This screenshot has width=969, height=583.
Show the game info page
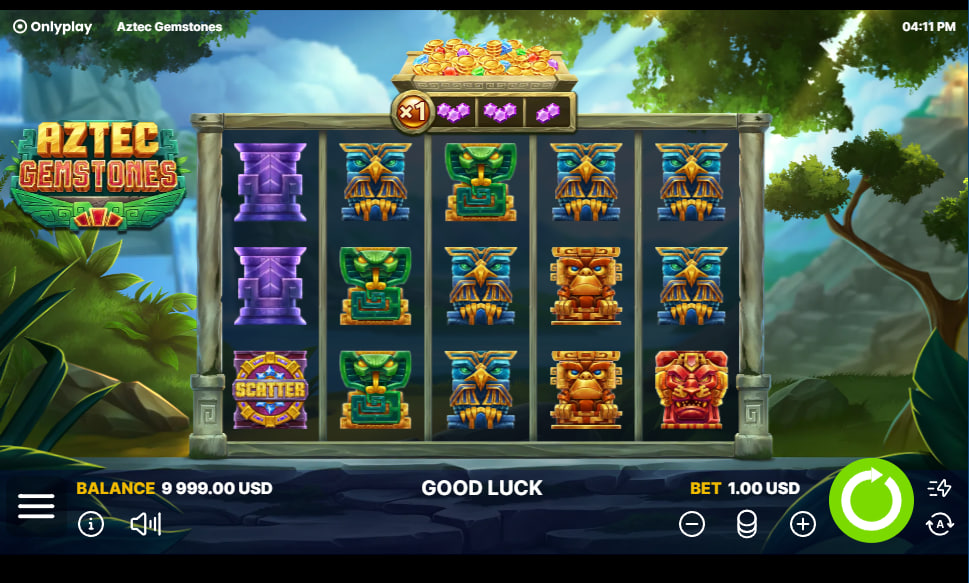click(x=91, y=524)
